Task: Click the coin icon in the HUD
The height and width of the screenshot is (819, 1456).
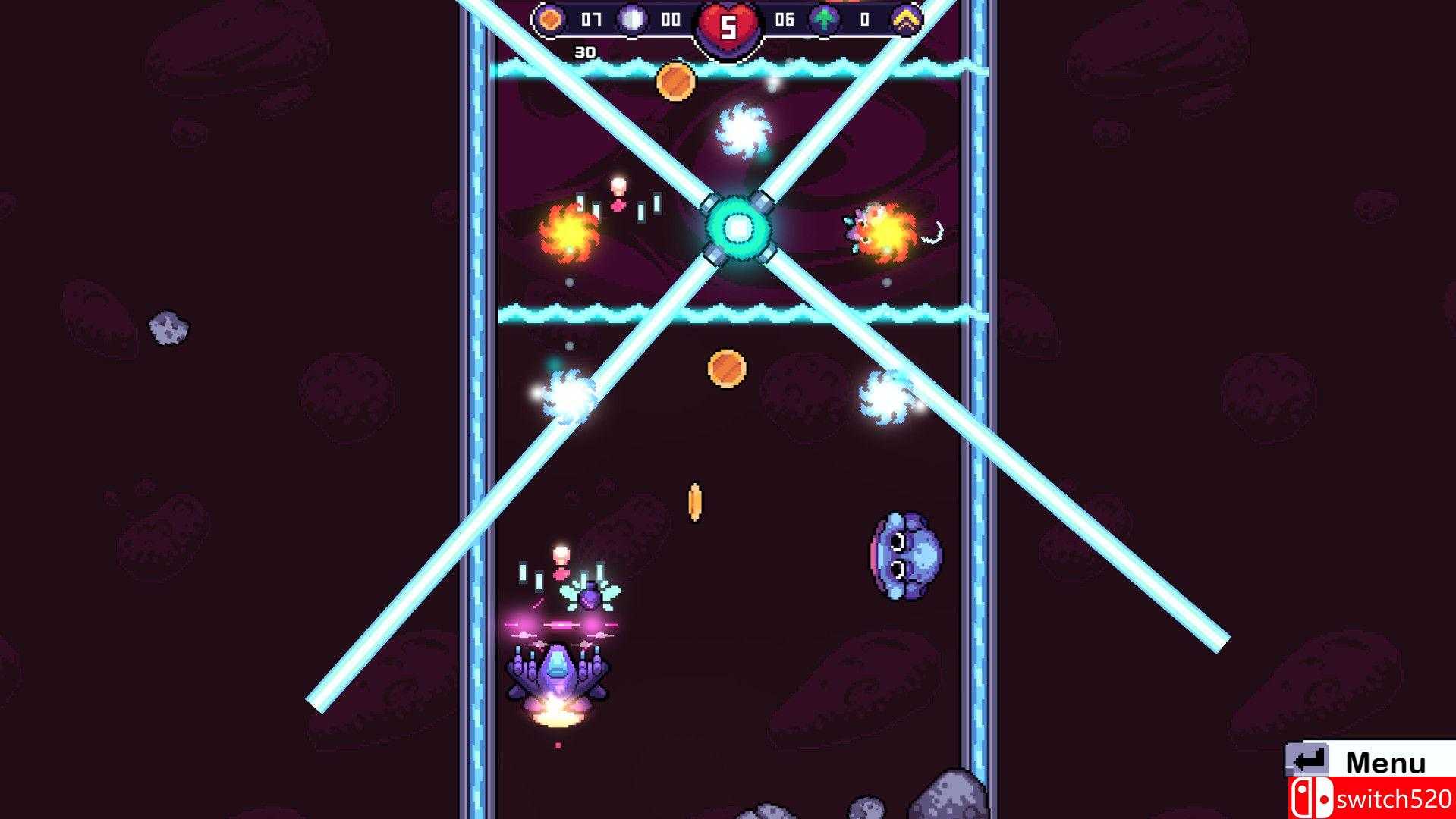Action: (551, 19)
